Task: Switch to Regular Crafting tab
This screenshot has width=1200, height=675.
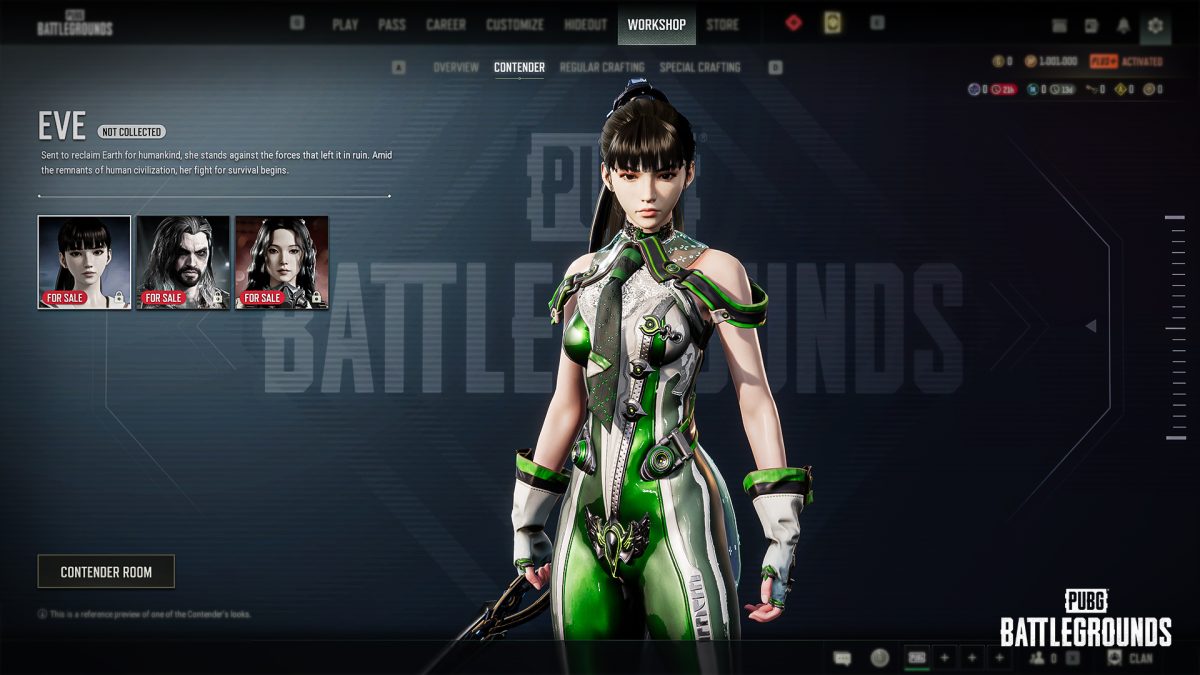Action: point(602,68)
